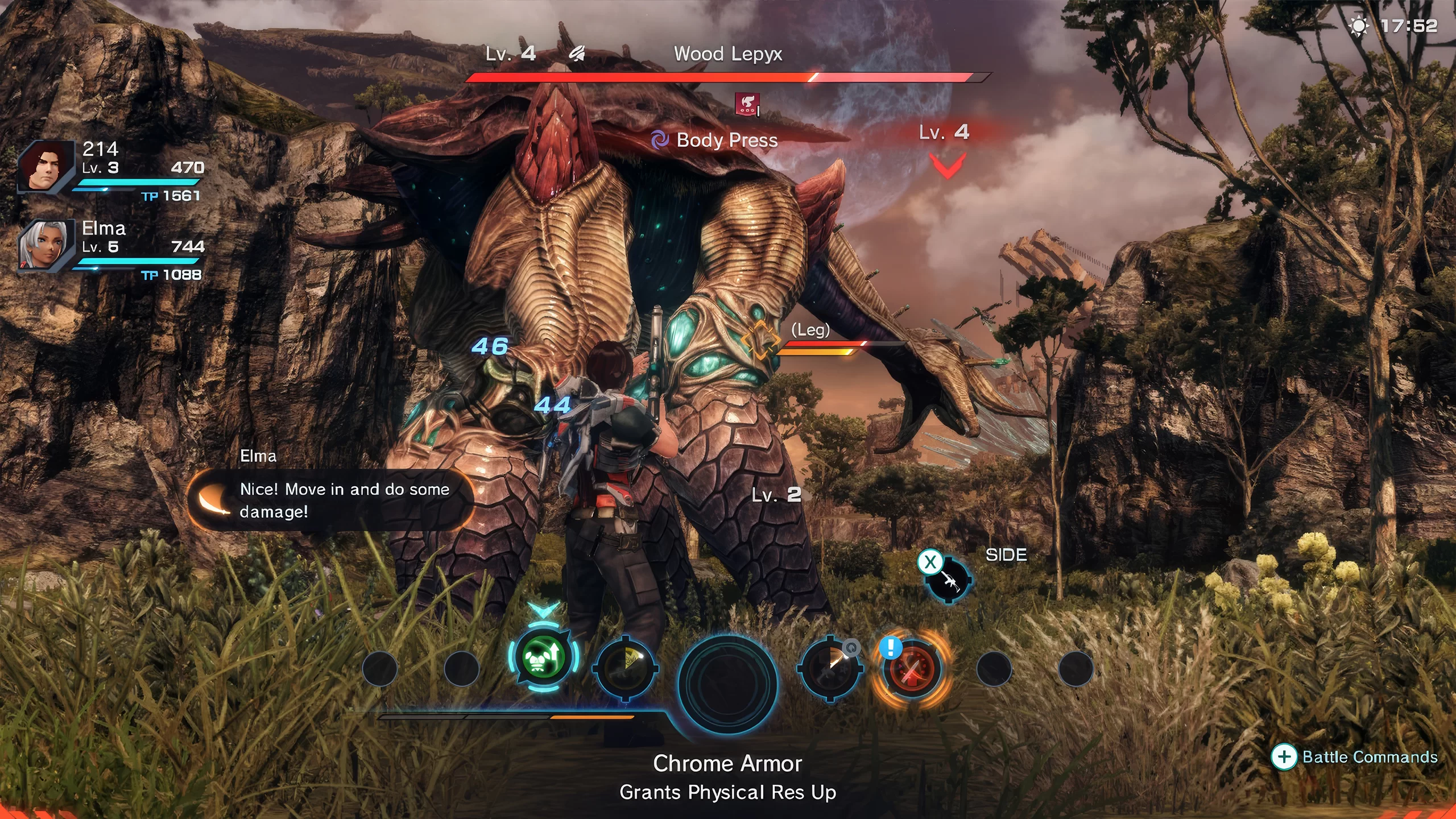Select Elma's party portrait

45,245
